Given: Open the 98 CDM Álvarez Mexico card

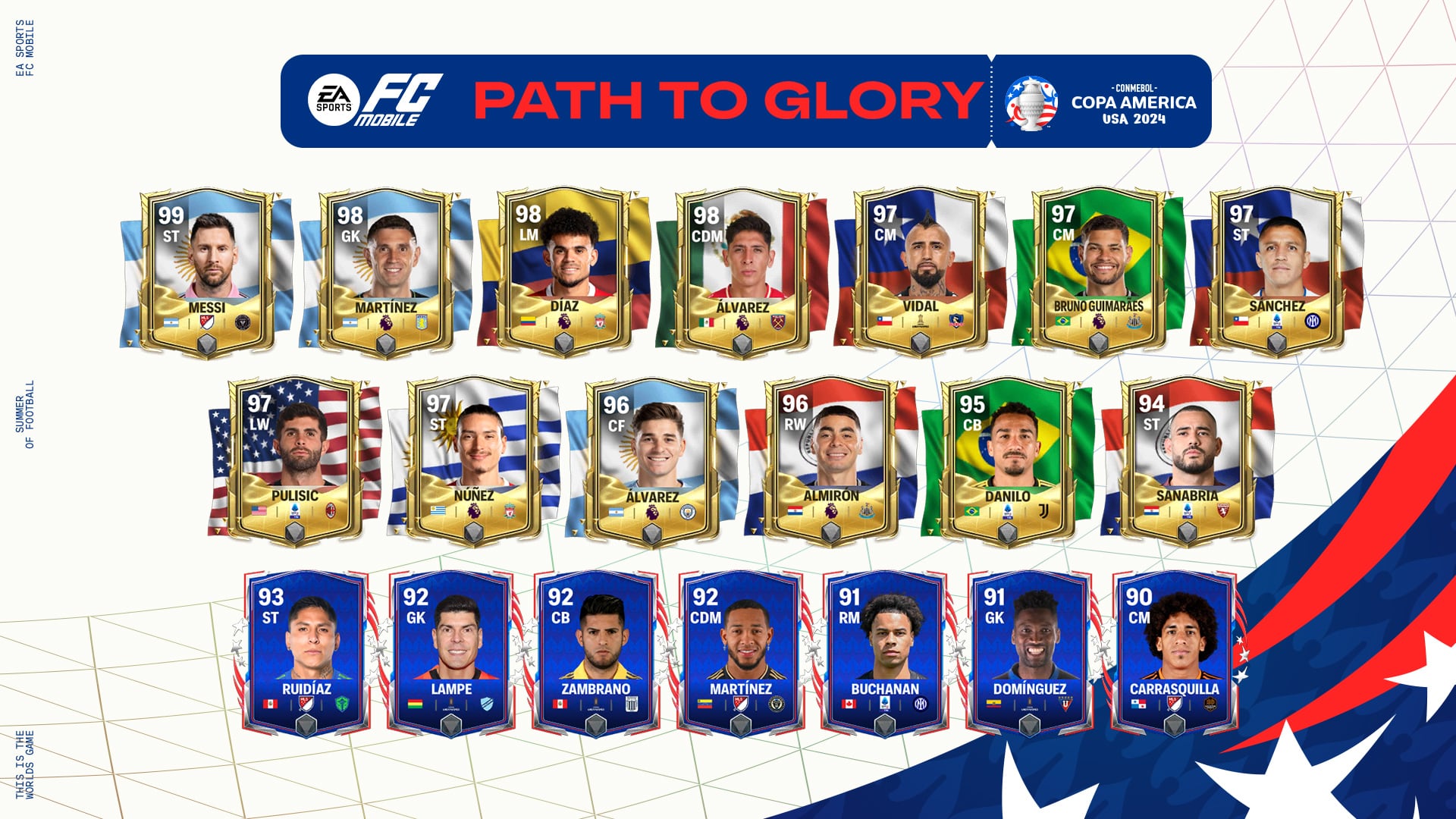Looking at the screenshot, I should pyautogui.click(x=742, y=273).
